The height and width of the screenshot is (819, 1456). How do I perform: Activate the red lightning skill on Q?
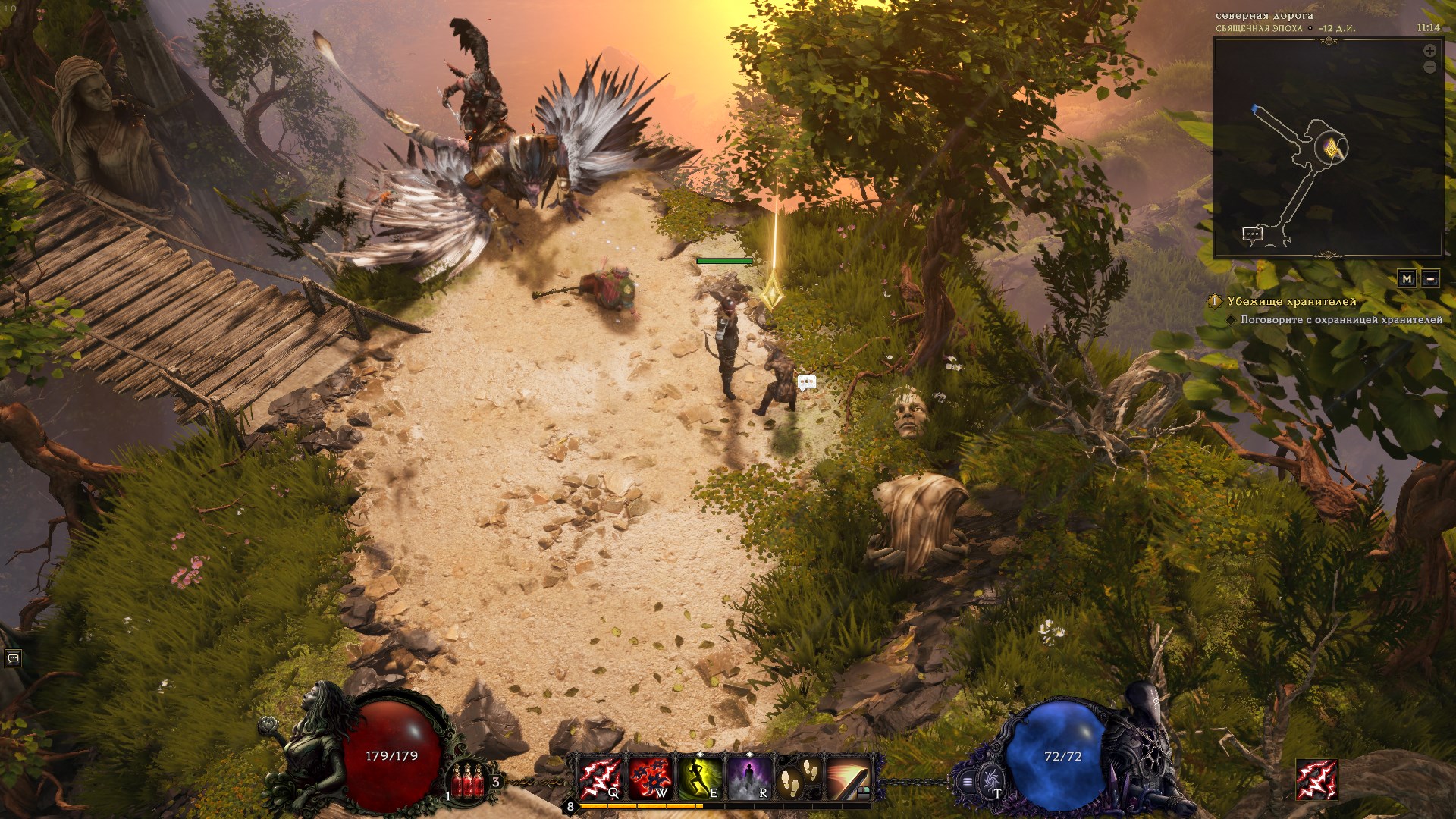(x=600, y=778)
